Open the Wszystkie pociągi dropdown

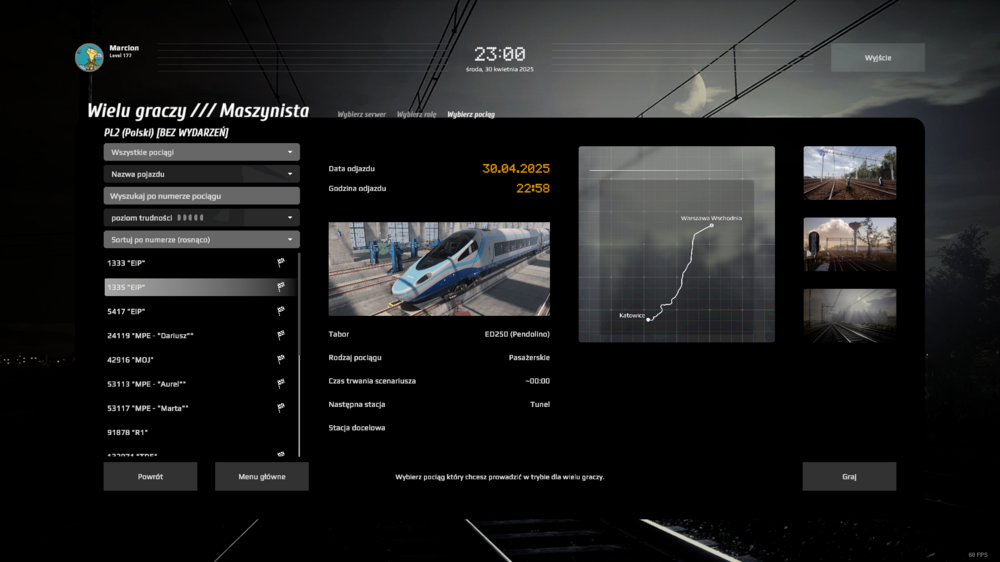coord(201,152)
